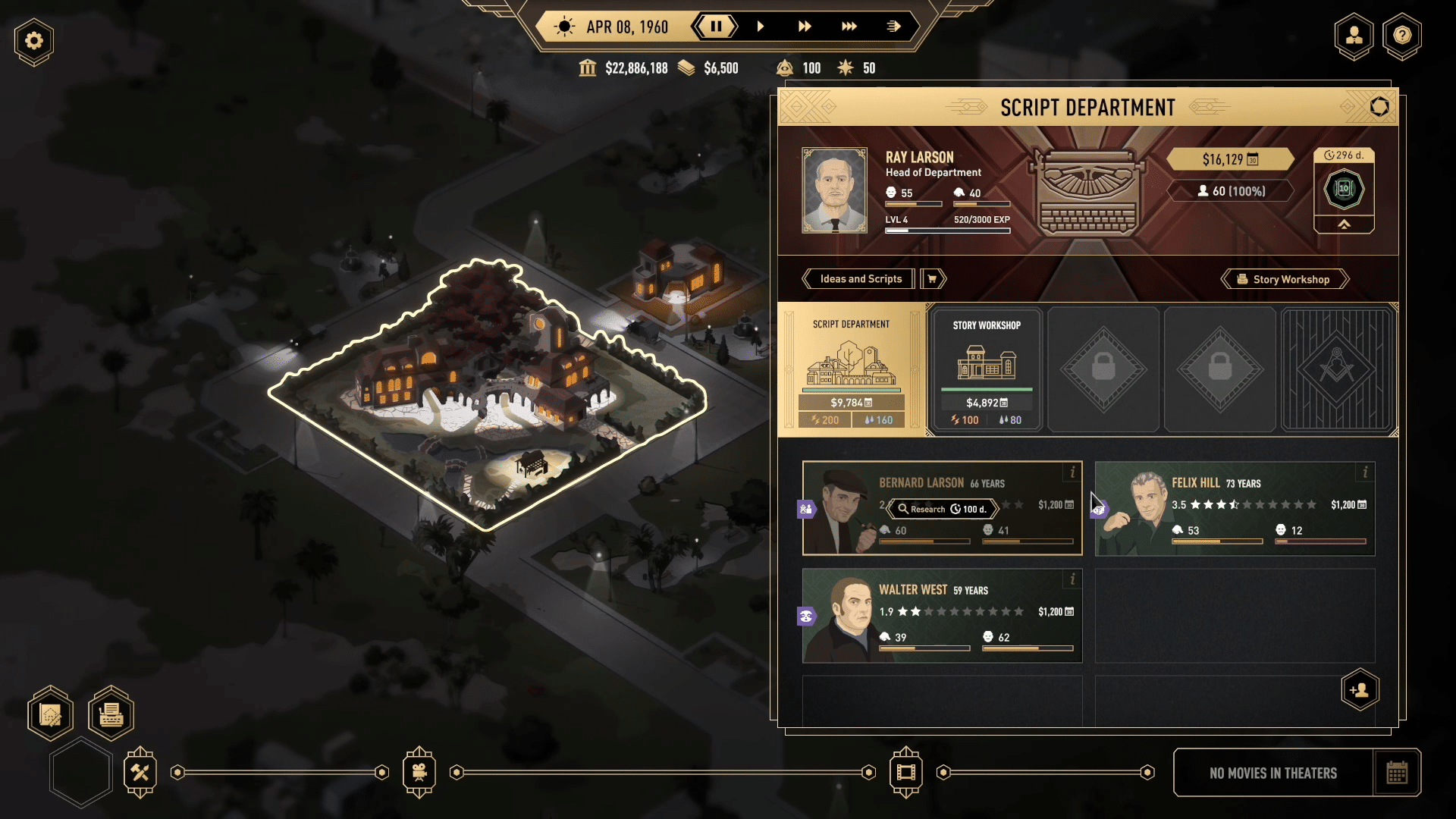This screenshot has width=1456, height=819.
Task: Set time to normal play speed
Action: 760,27
